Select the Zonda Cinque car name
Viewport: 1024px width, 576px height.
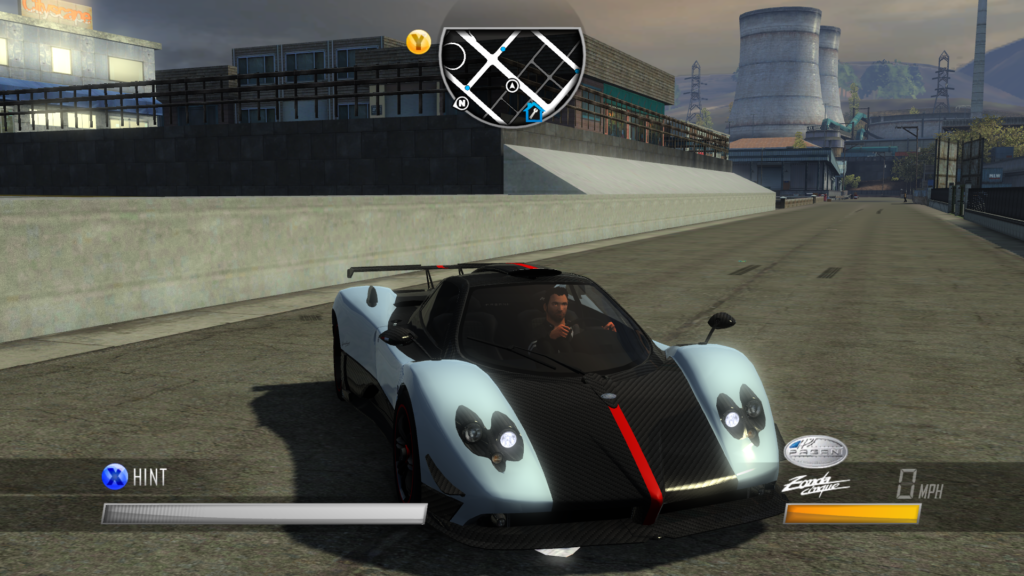pos(815,485)
